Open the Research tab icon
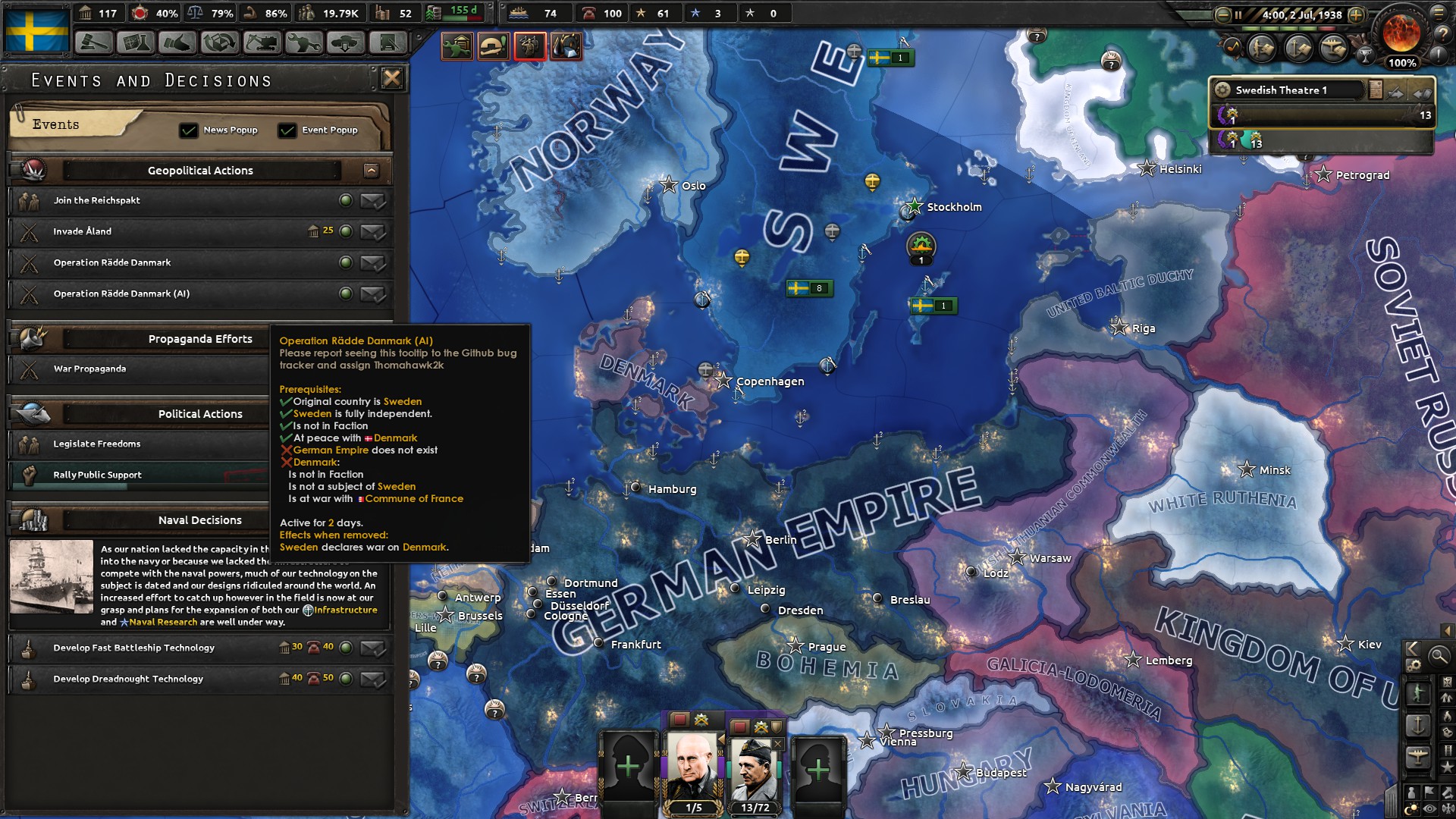 tap(135, 44)
